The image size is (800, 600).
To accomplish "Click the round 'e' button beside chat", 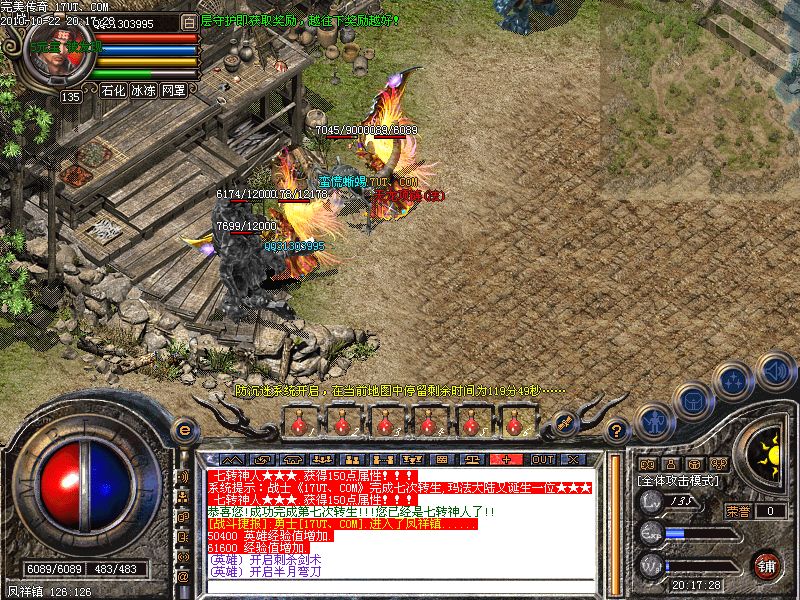I will [183, 430].
